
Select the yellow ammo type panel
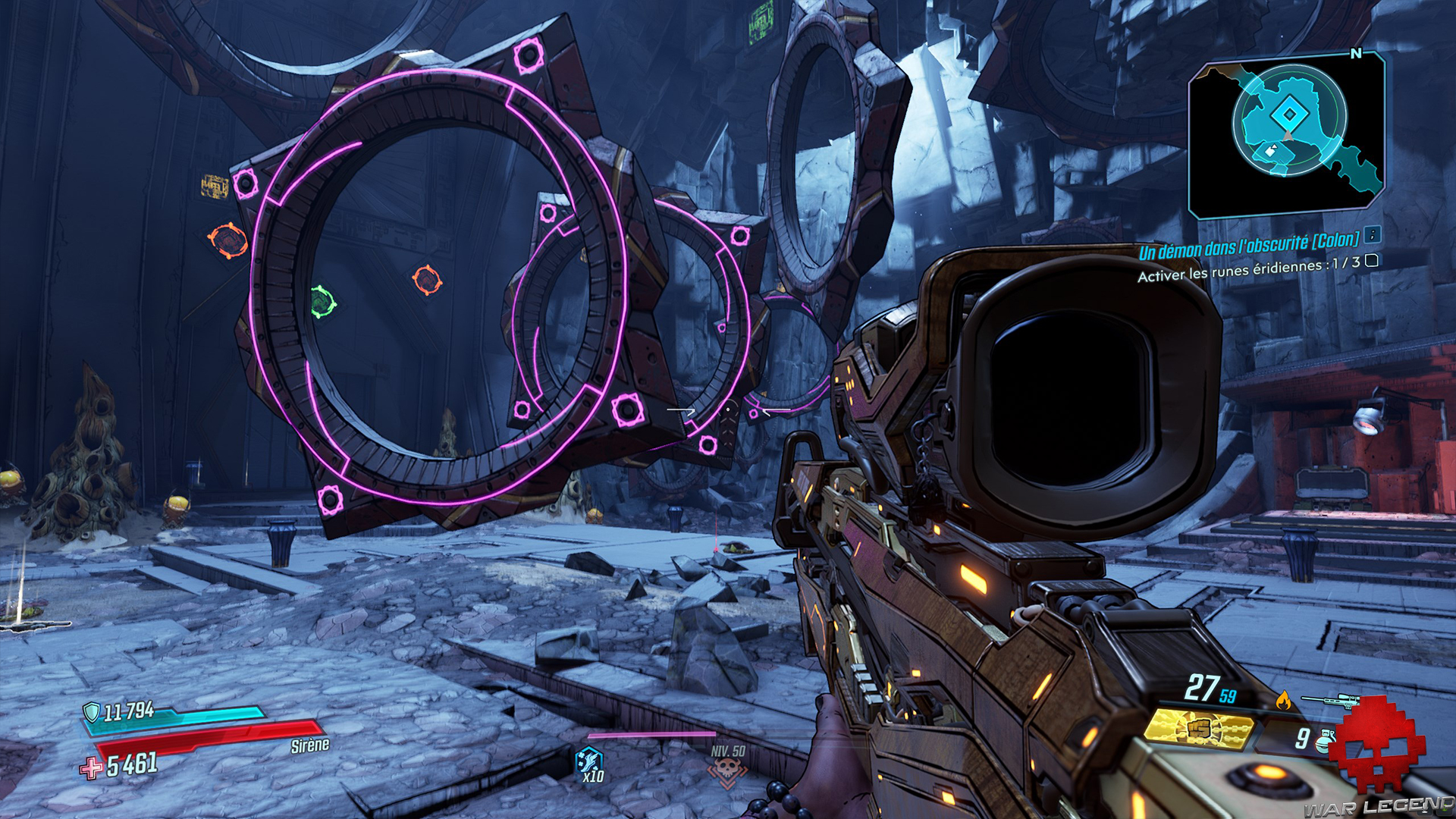click(x=1198, y=729)
